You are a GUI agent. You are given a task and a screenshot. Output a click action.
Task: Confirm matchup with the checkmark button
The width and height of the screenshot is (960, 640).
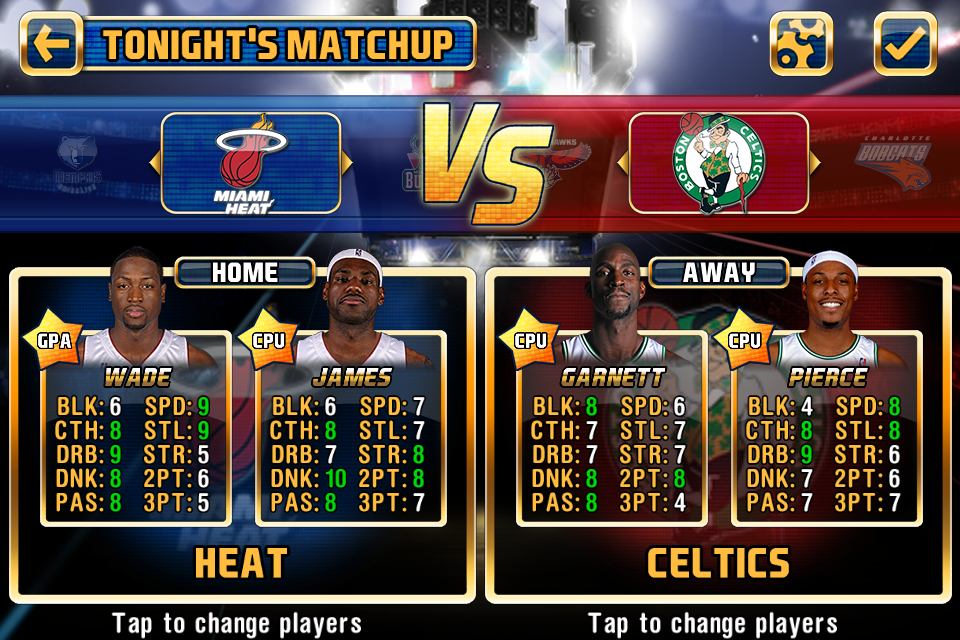[905, 44]
